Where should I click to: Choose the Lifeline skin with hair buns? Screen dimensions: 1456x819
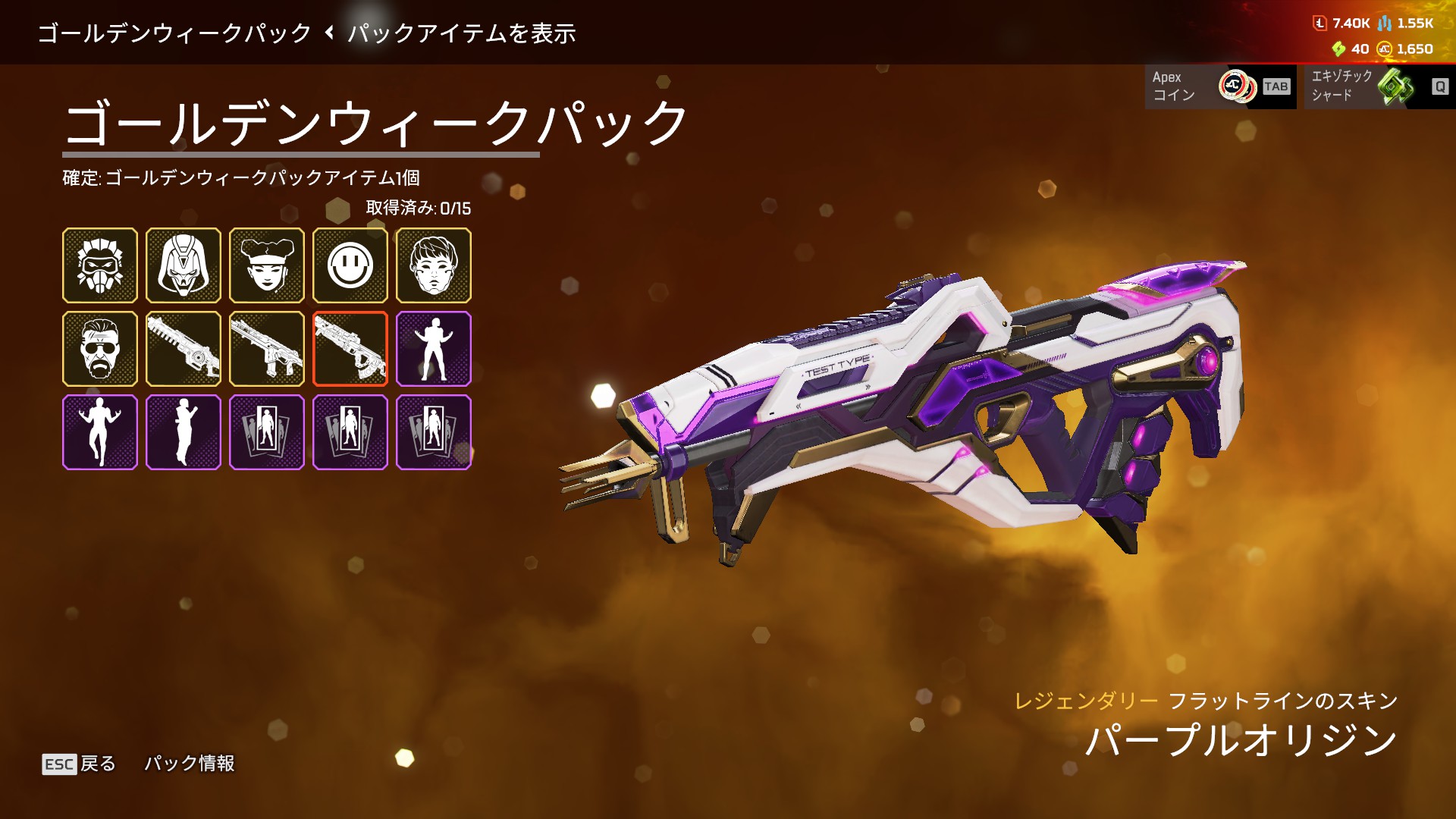coord(267,265)
